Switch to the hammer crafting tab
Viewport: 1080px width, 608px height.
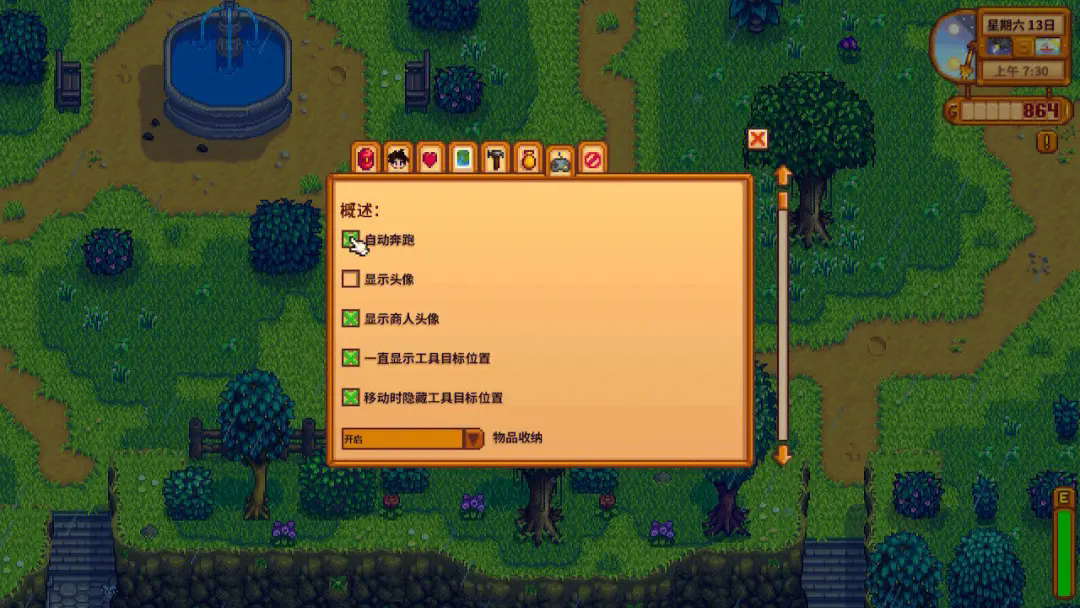pos(496,159)
